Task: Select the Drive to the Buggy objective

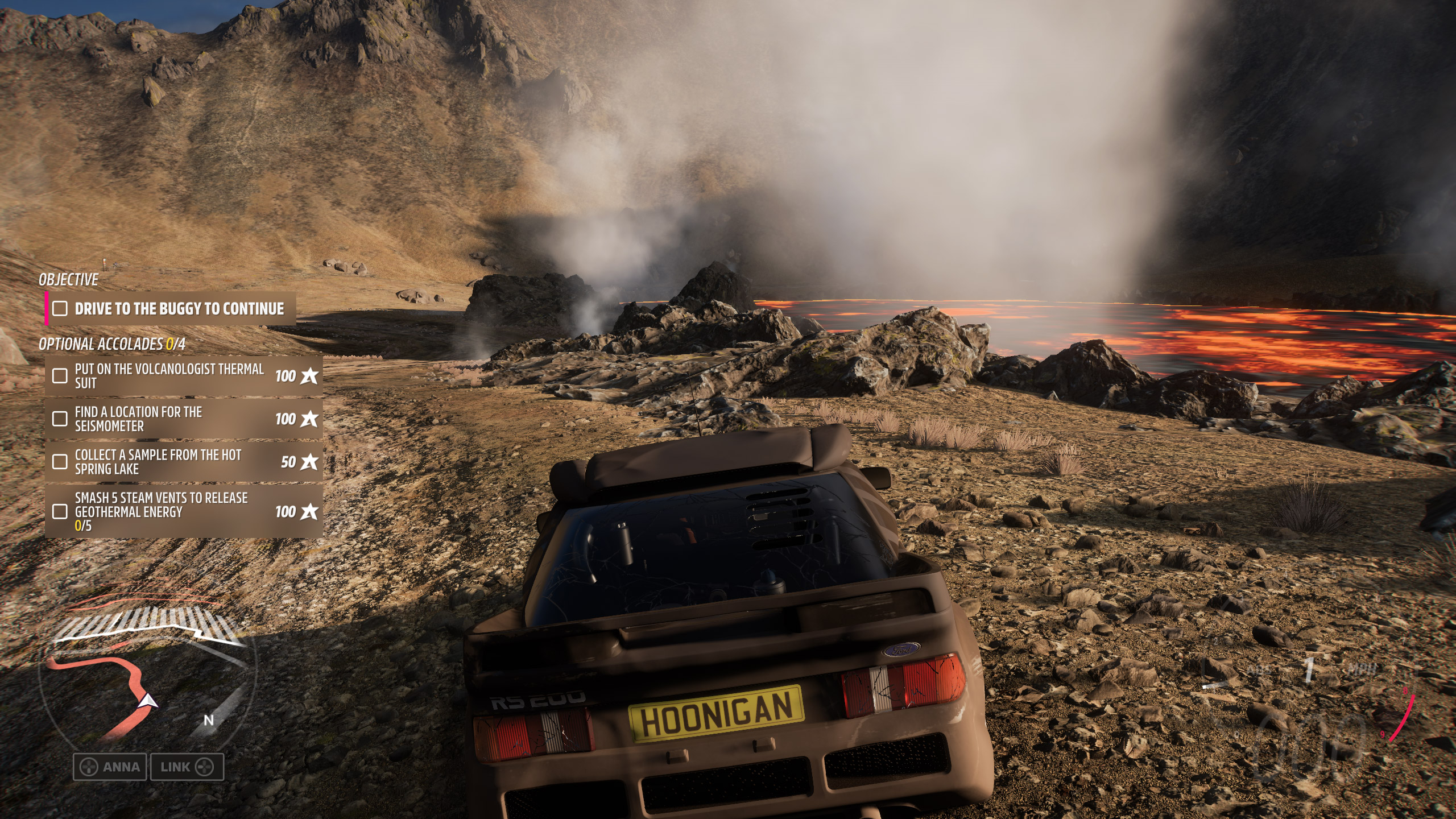Action: pyautogui.click(x=171, y=309)
